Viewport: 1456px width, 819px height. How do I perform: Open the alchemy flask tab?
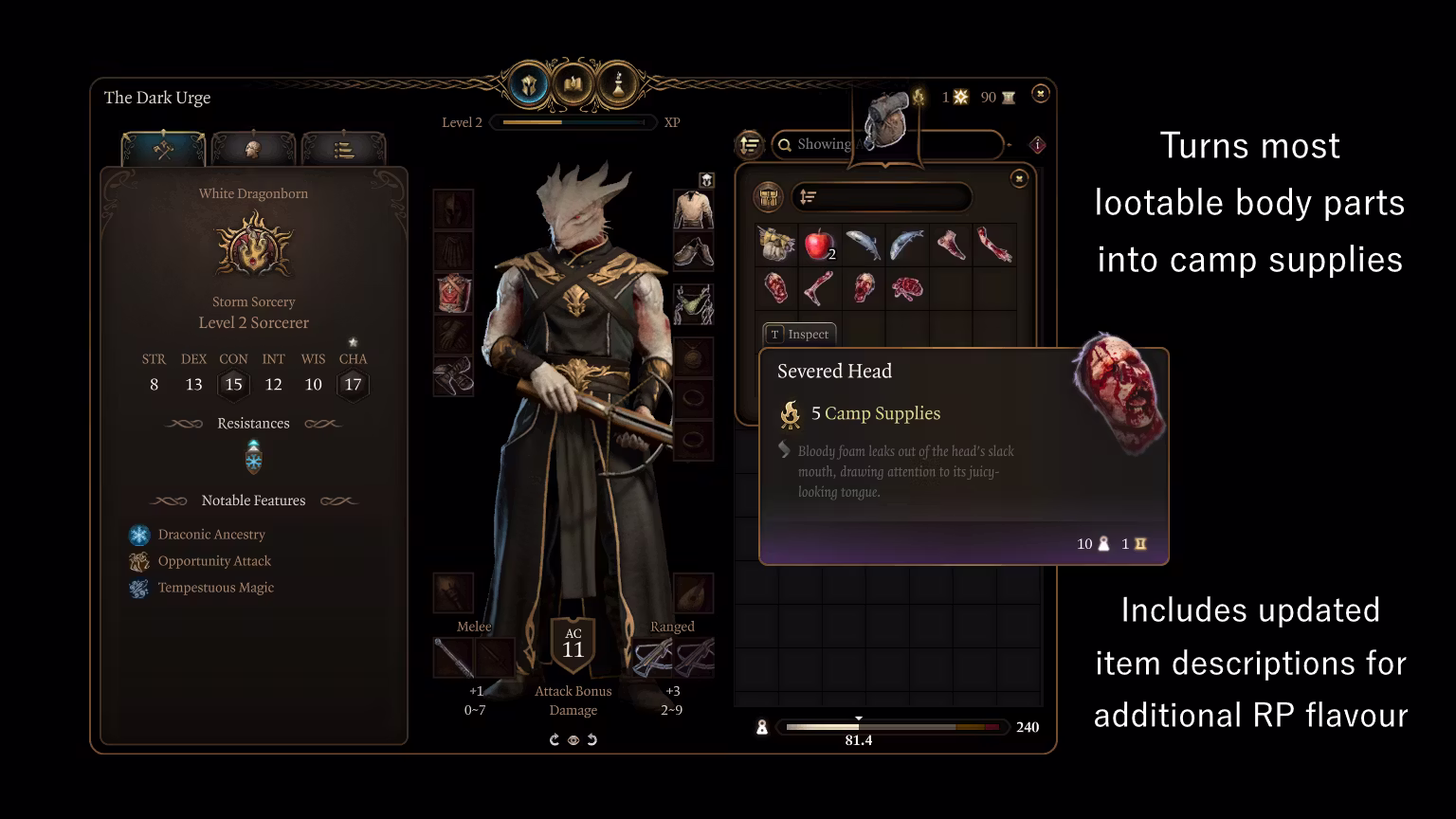(618, 86)
